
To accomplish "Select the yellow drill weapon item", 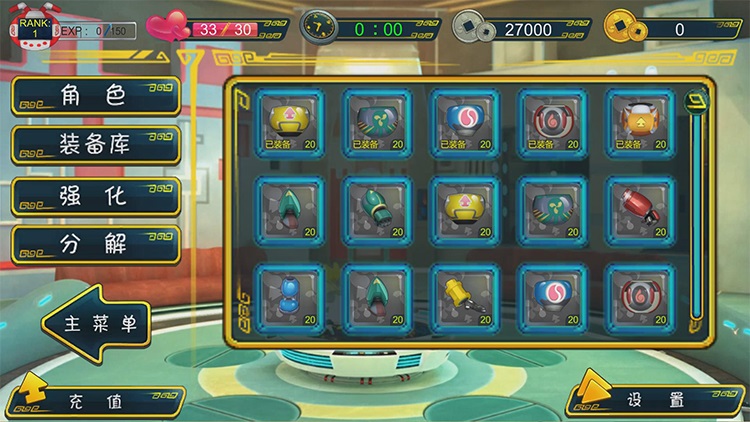I will [x=464, y=298].
